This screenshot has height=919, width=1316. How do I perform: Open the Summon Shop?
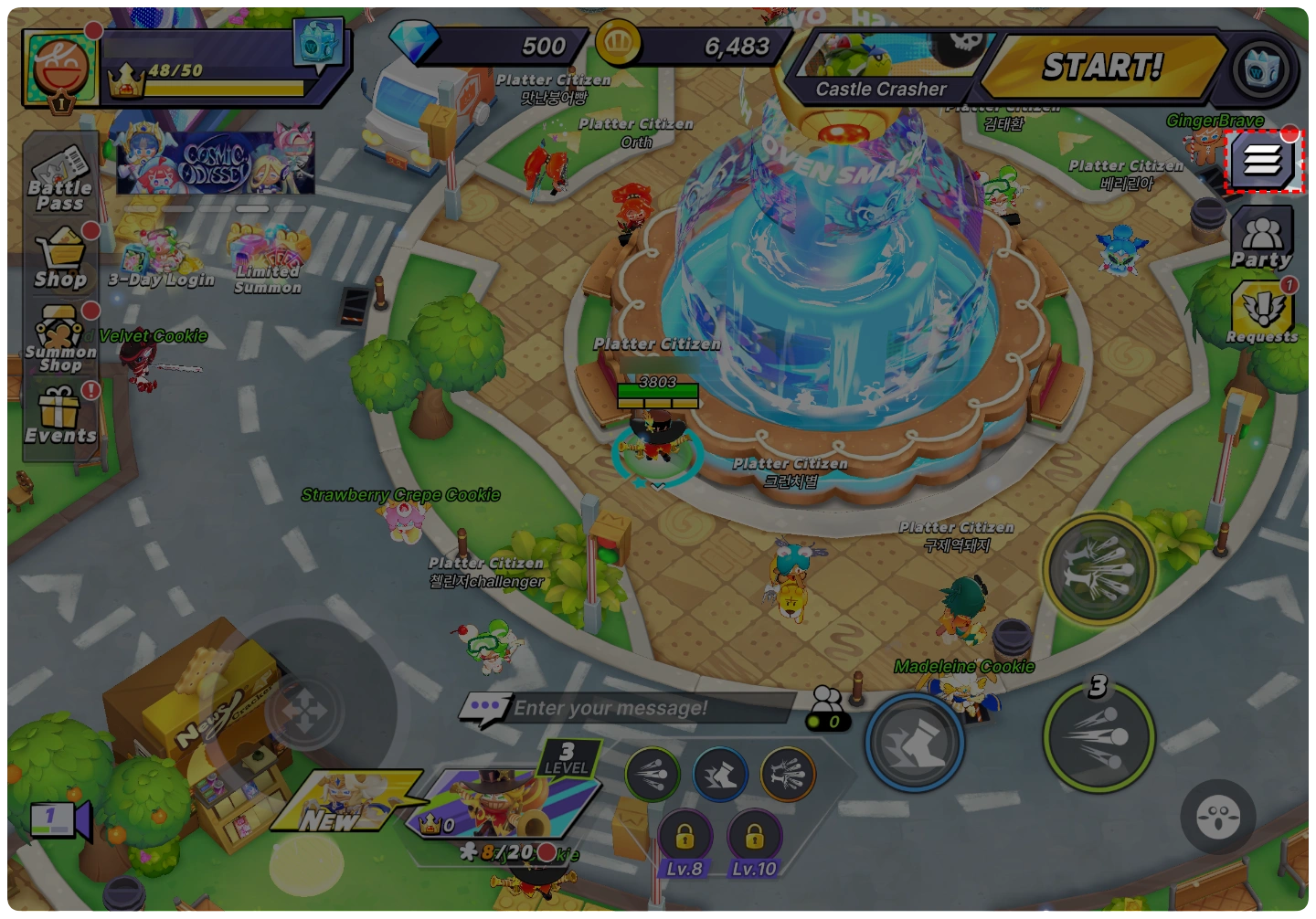click(60, 338)
